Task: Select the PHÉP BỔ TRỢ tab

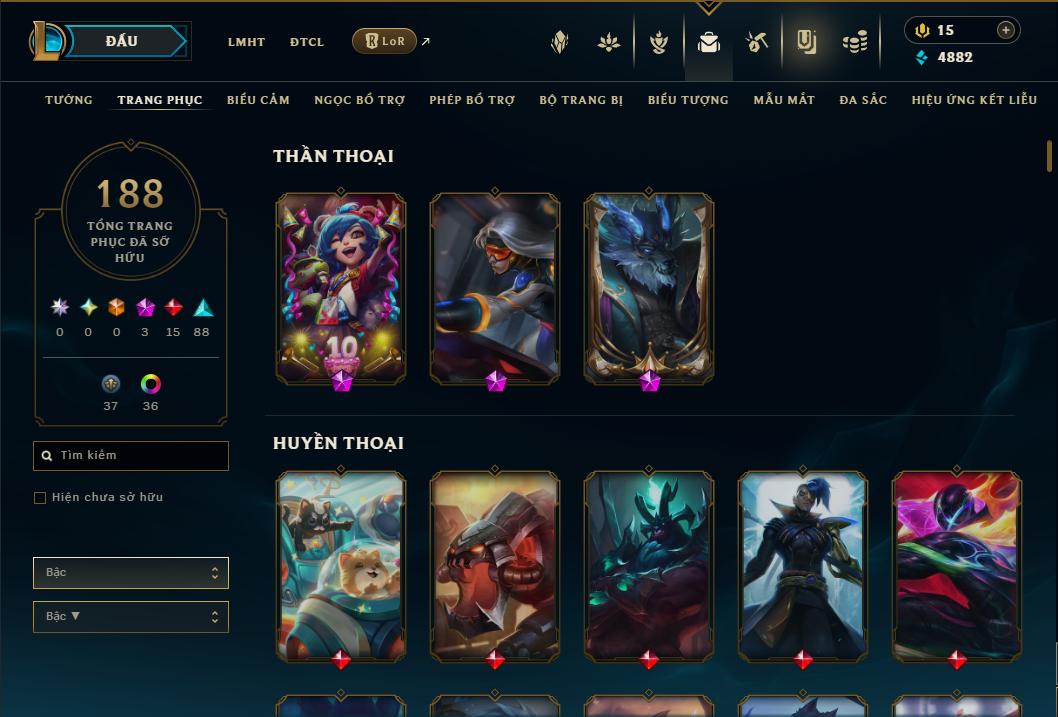Action: click(472, 100)
